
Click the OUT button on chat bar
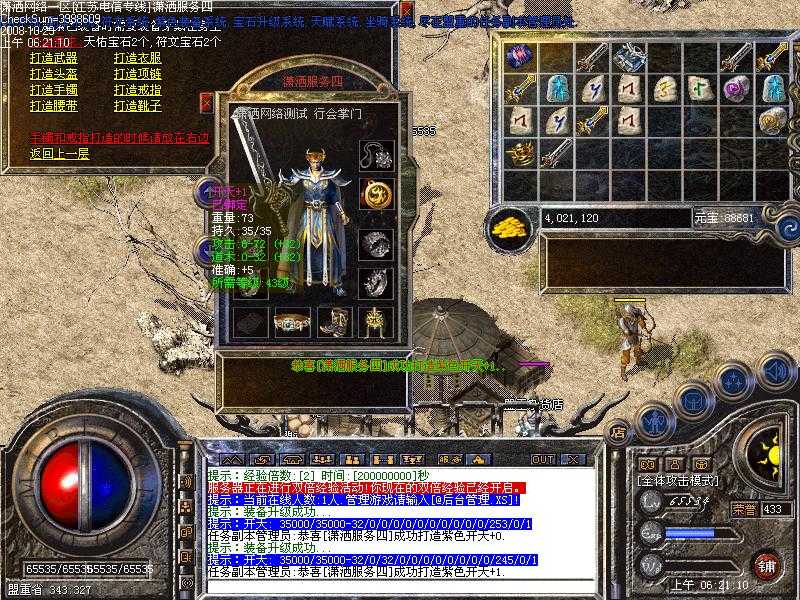coord(543,459)
